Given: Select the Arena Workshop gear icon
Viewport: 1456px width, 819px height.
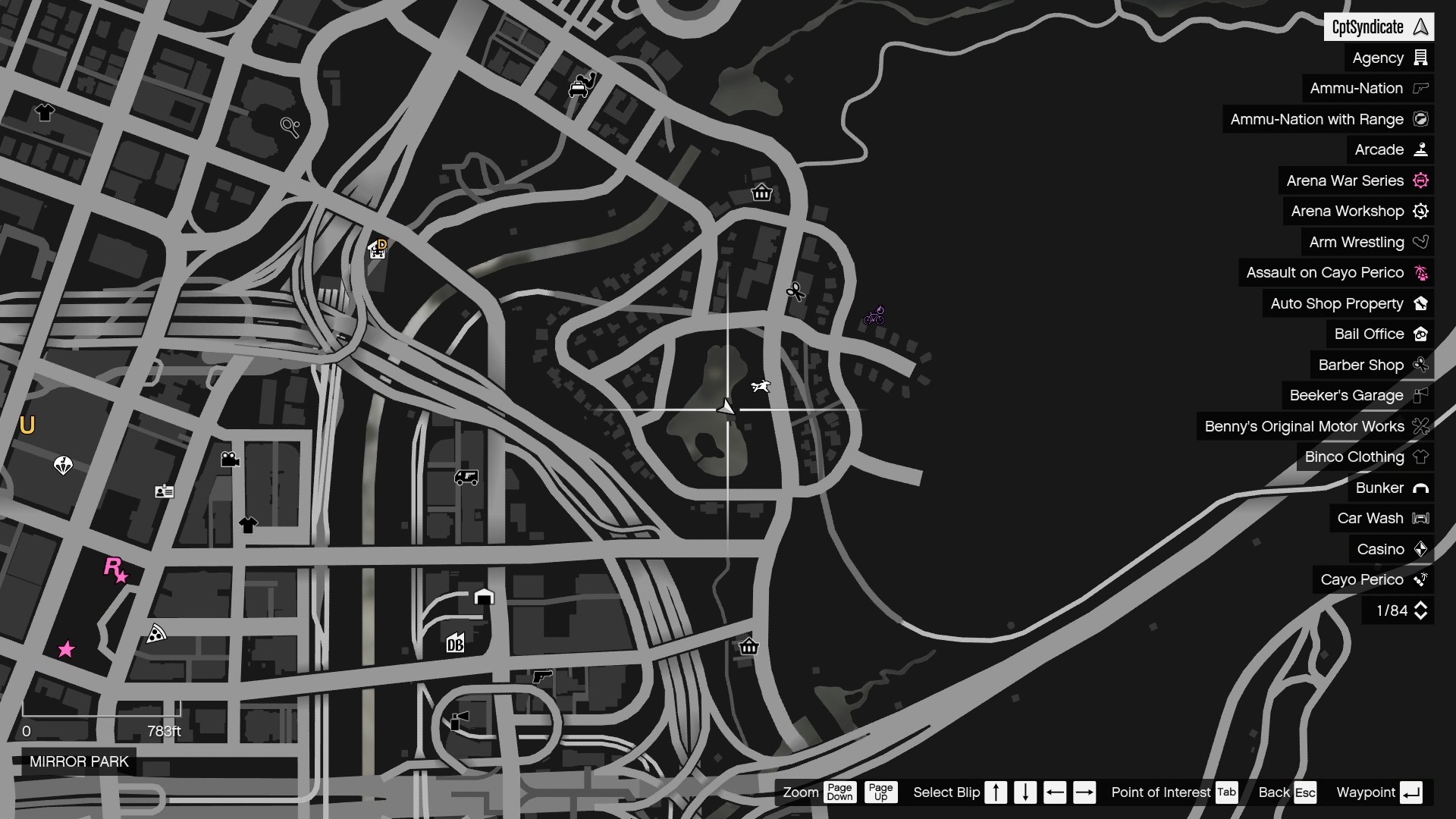Looking at the screenshot, I should tap(1421, 211).
